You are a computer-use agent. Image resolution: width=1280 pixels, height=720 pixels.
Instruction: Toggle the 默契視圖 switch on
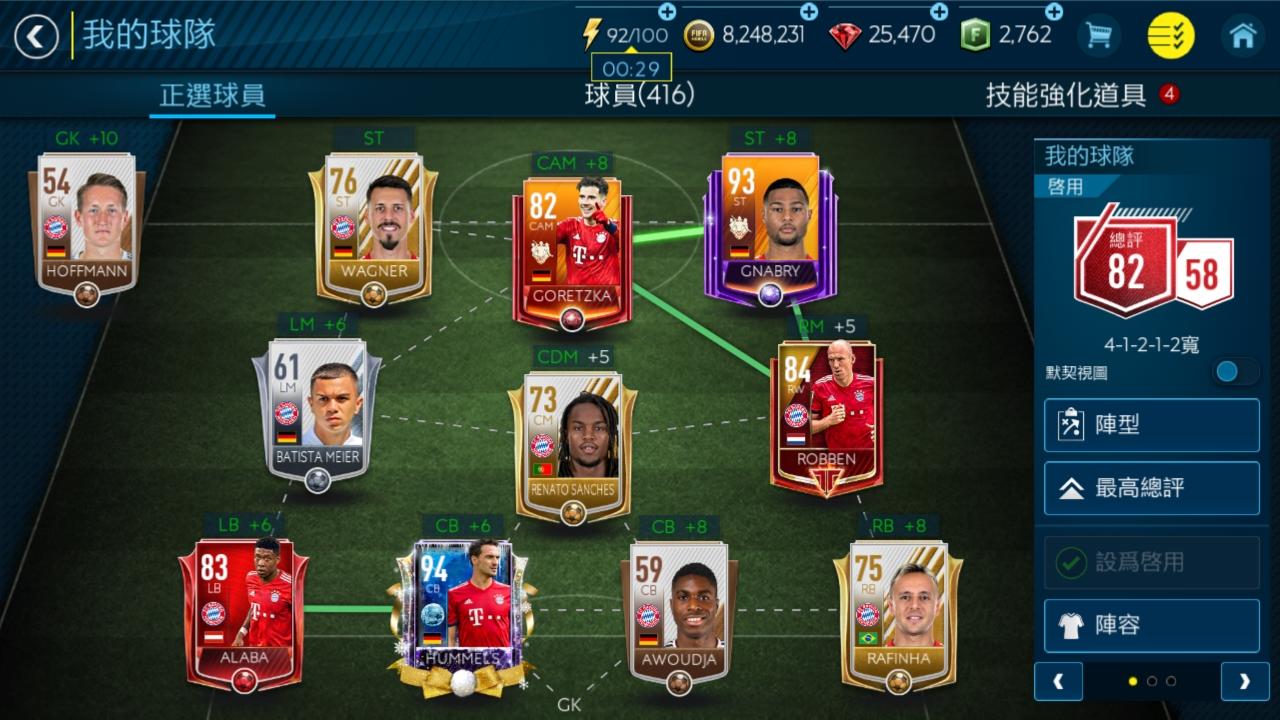point(1236,371)
